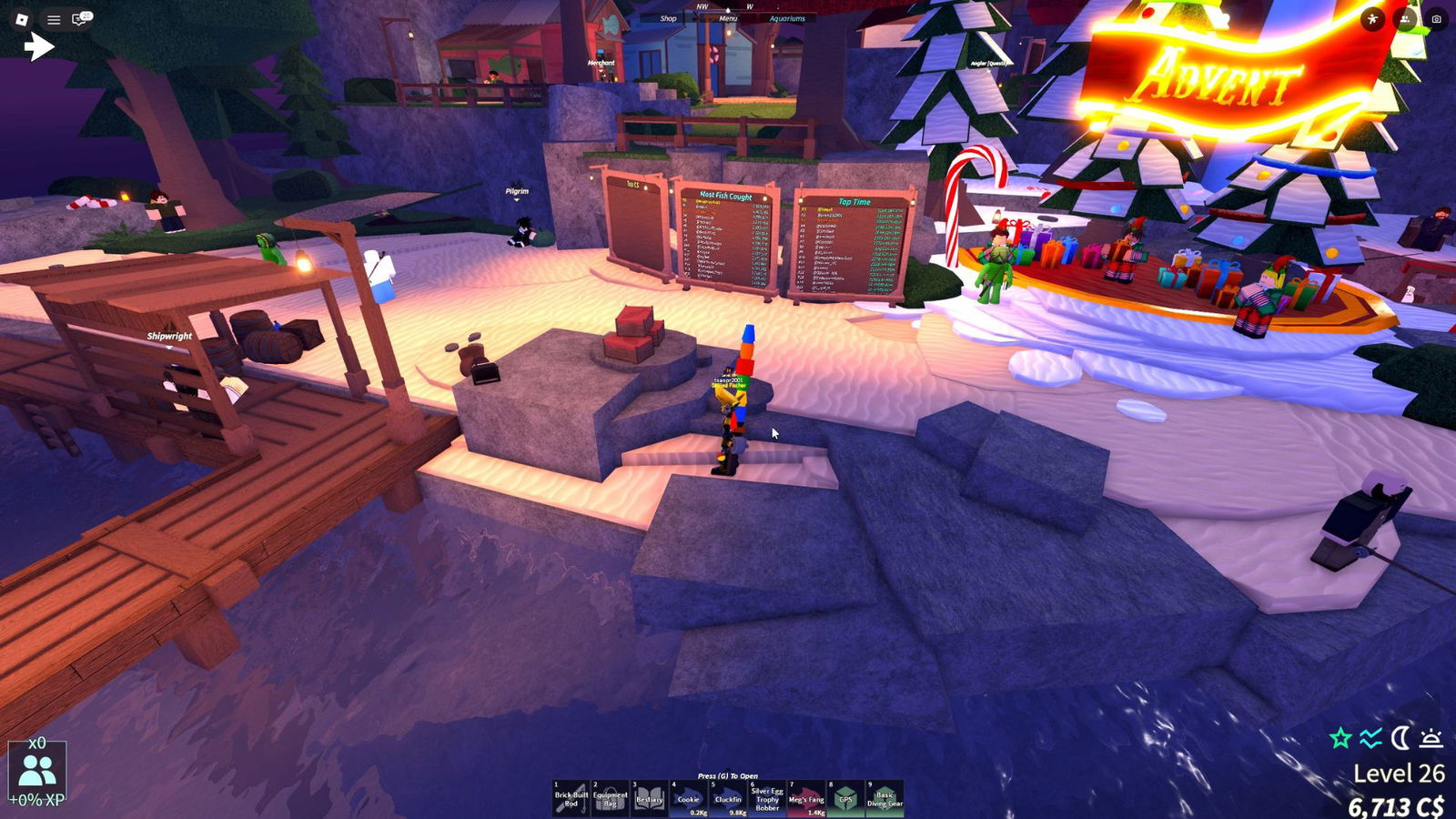1456x819 pixels.
Task: Click the party XP bonus icon
Action: click(x=37, y=772)
